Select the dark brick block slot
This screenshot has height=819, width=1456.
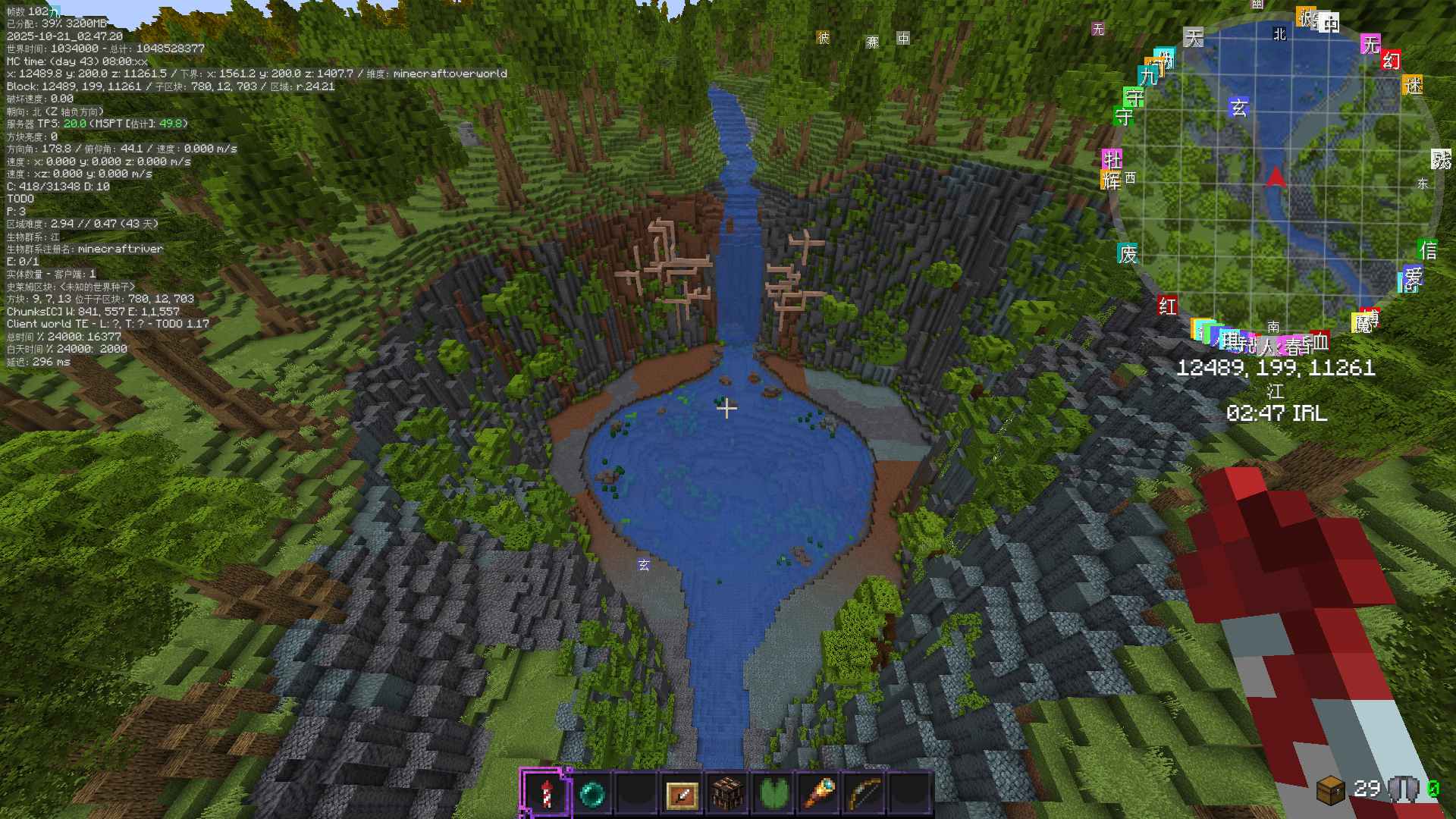pos(727,793)
